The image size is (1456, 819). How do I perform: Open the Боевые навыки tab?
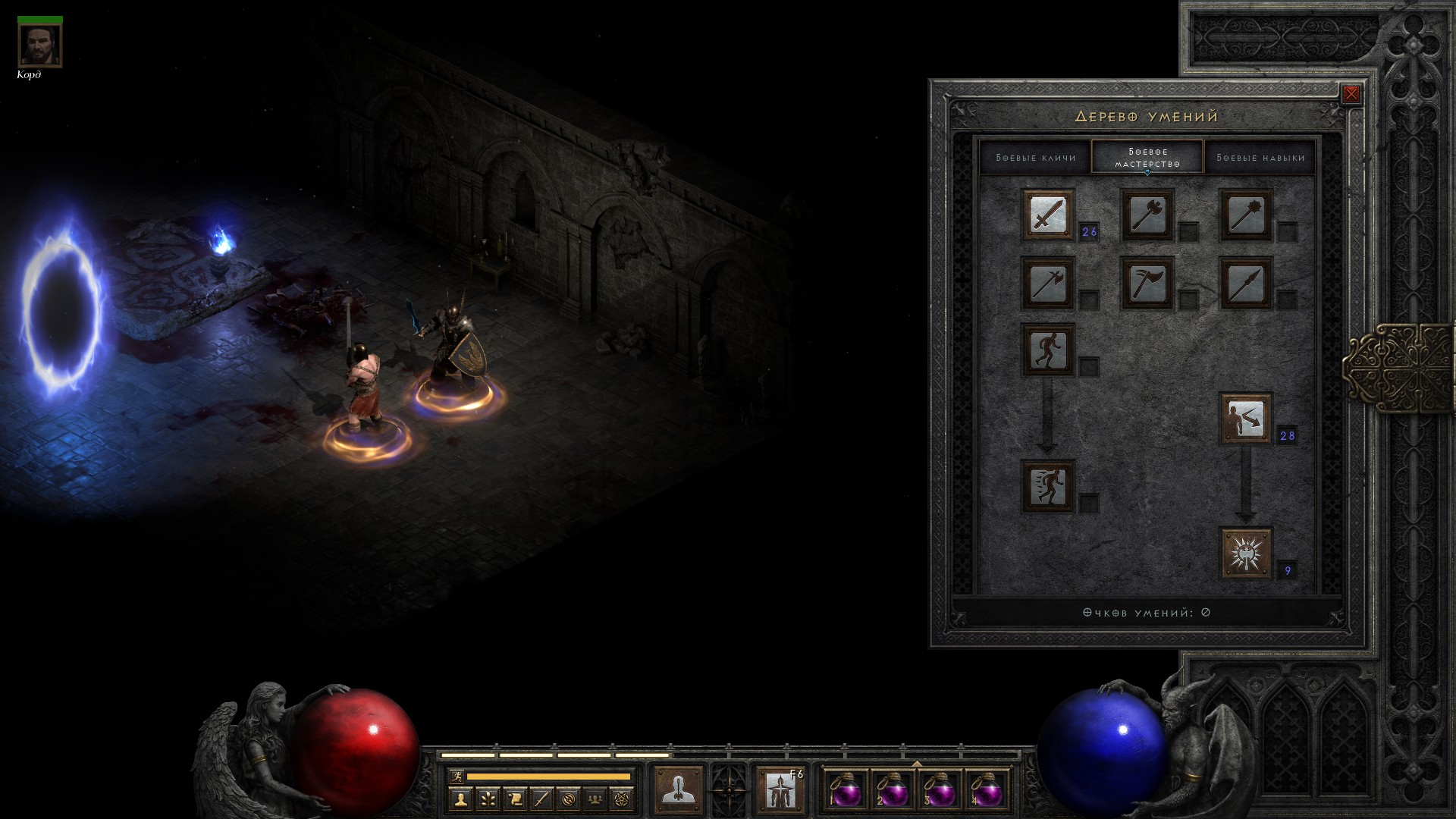click(x=1260, y=158)
